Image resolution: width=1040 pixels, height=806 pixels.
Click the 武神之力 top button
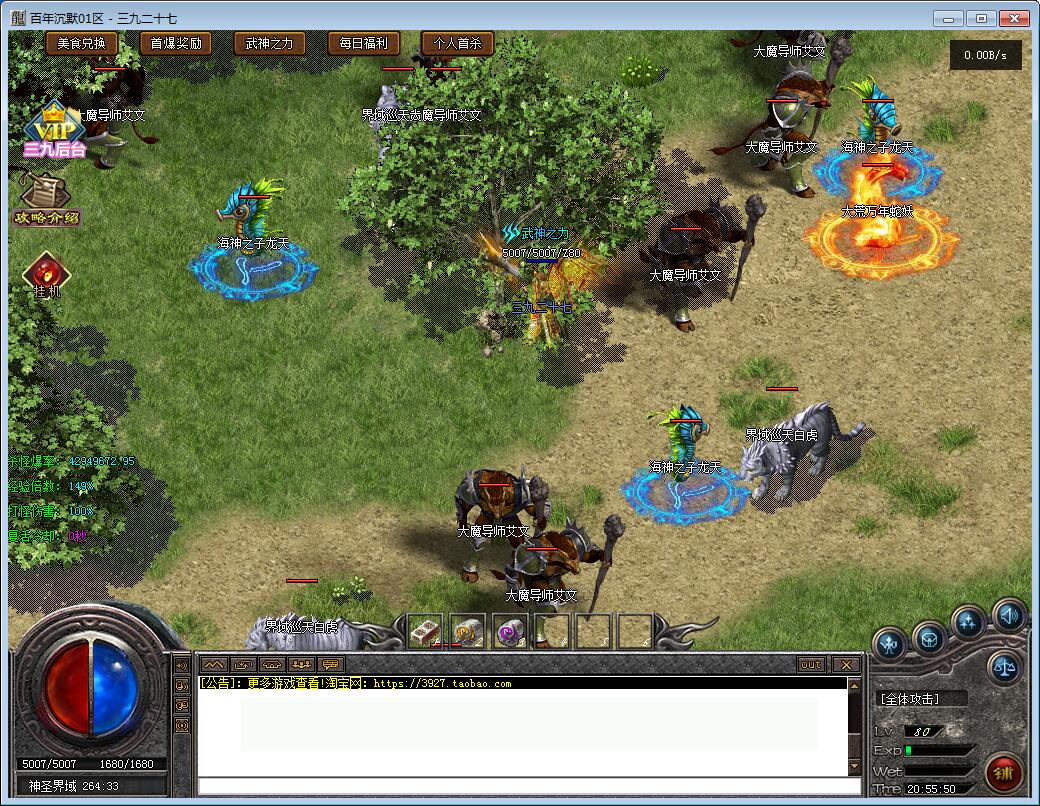point(269,43)
